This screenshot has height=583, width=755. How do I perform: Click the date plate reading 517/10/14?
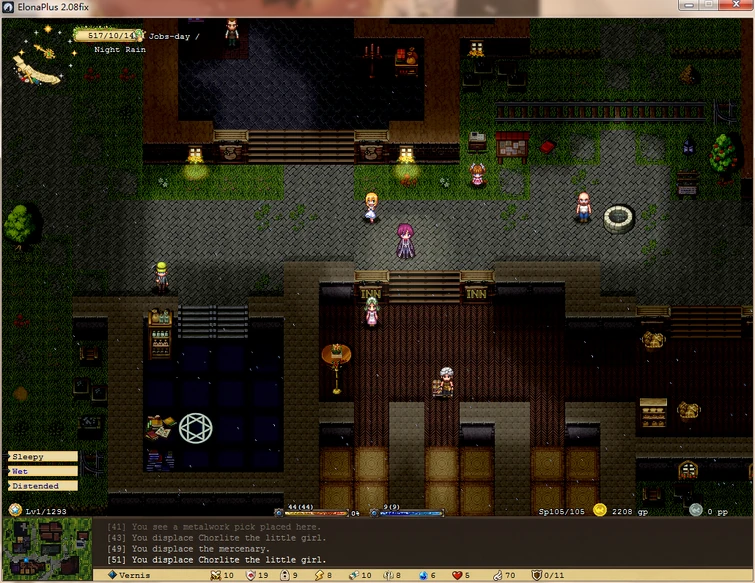(x=110, y=35)
